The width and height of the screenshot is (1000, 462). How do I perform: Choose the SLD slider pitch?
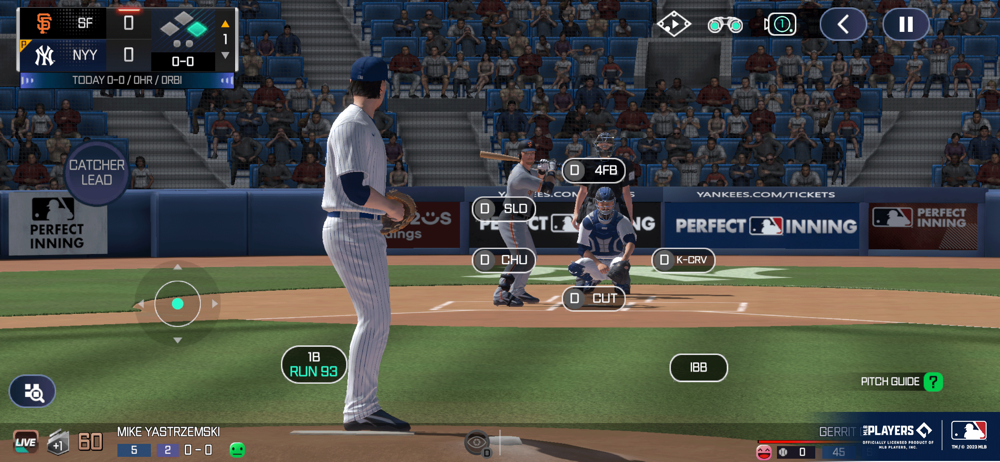(504, 209)
